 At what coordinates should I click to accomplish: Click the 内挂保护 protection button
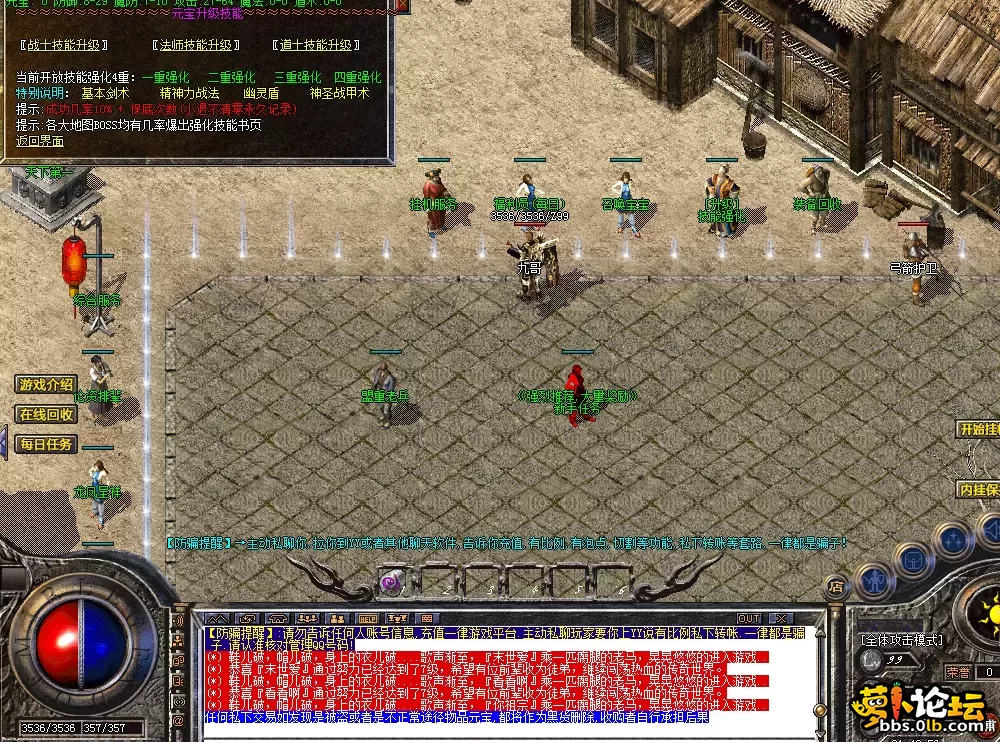(978, 489)
